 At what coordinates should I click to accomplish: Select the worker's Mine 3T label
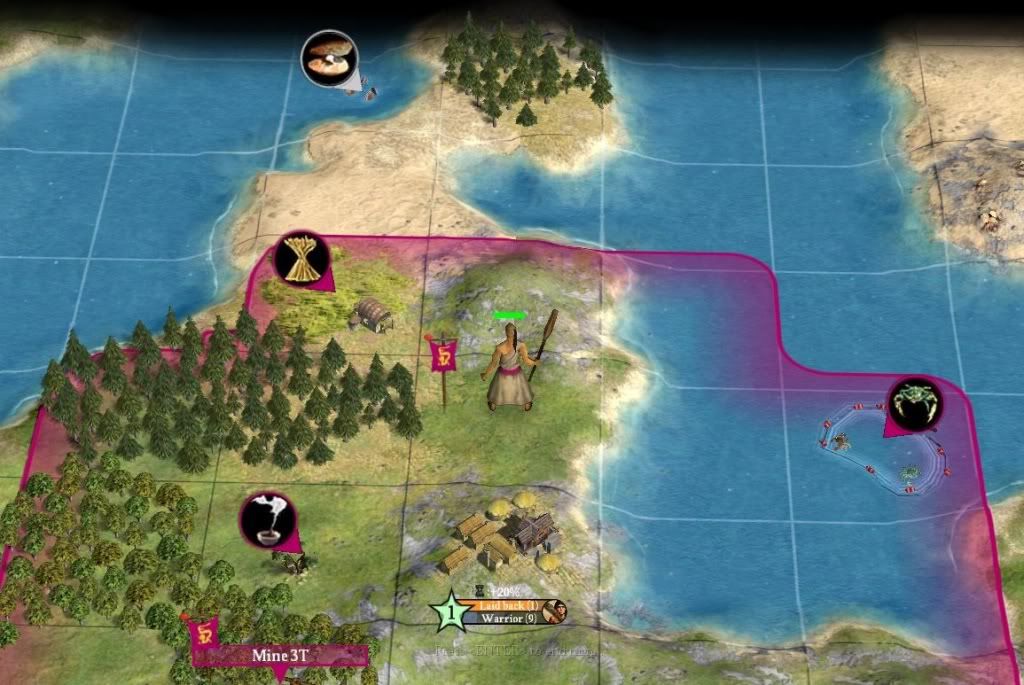pyautogui.click(x=280, y=656)
